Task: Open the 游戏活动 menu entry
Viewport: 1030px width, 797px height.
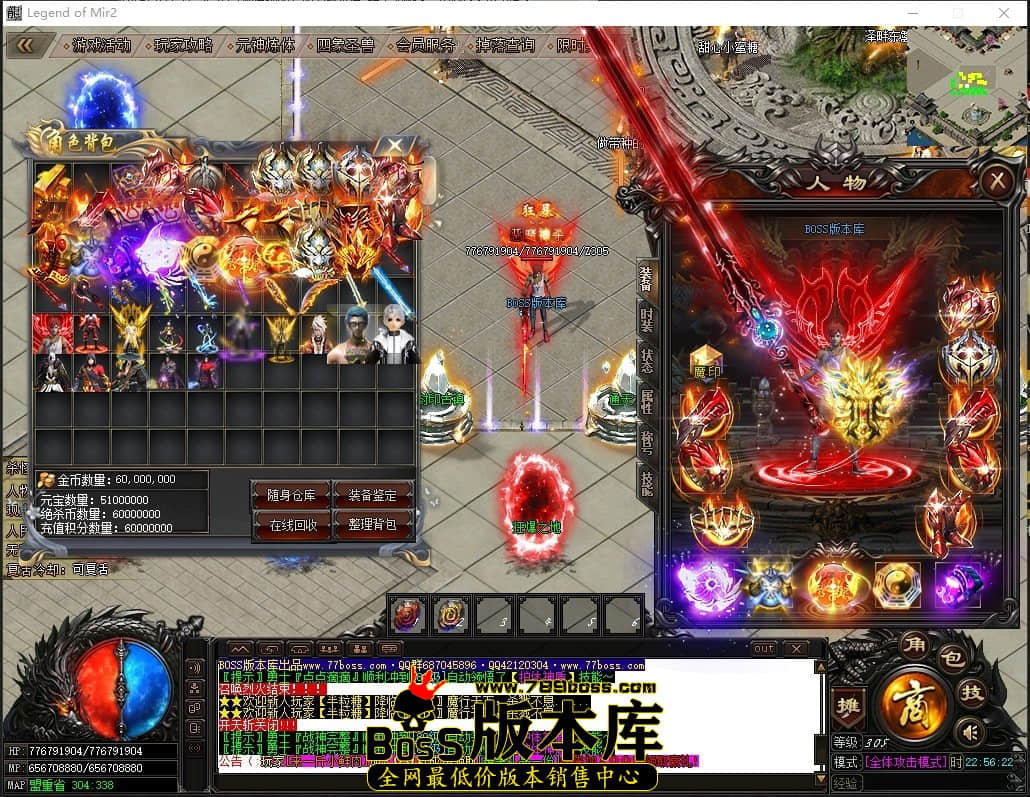Action: pos(101,45)
